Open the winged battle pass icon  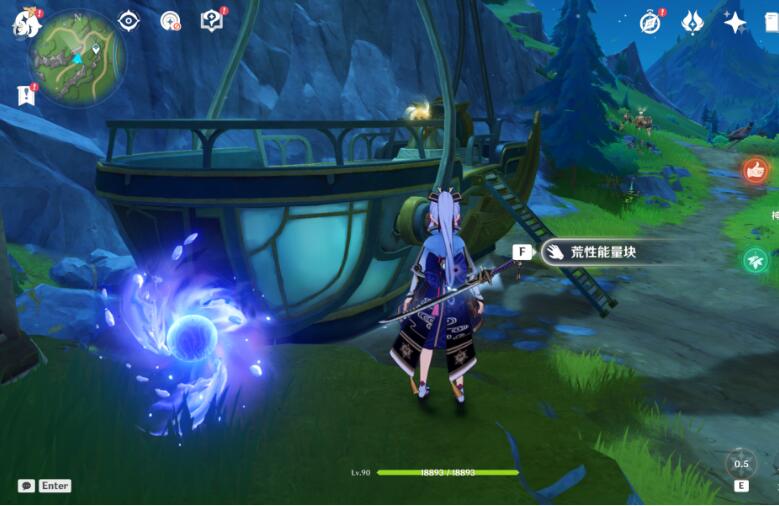click(692, 22)
